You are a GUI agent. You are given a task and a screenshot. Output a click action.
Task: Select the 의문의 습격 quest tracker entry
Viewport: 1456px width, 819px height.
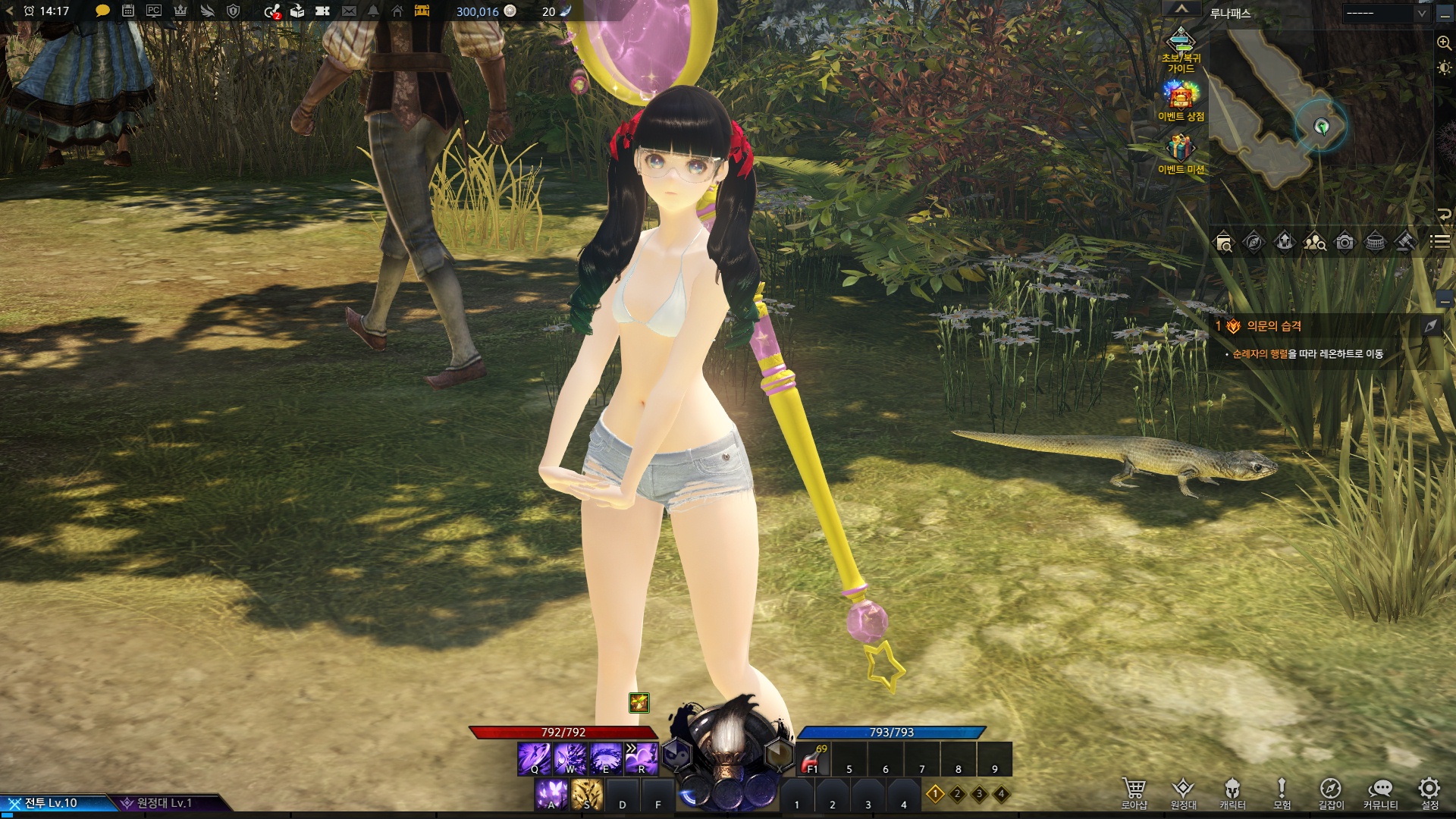point(1274,326)
